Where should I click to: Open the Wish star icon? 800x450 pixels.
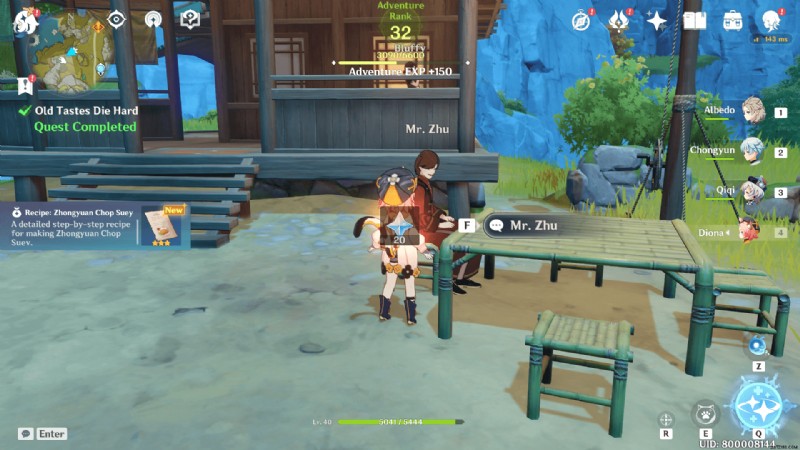(657, 20)
